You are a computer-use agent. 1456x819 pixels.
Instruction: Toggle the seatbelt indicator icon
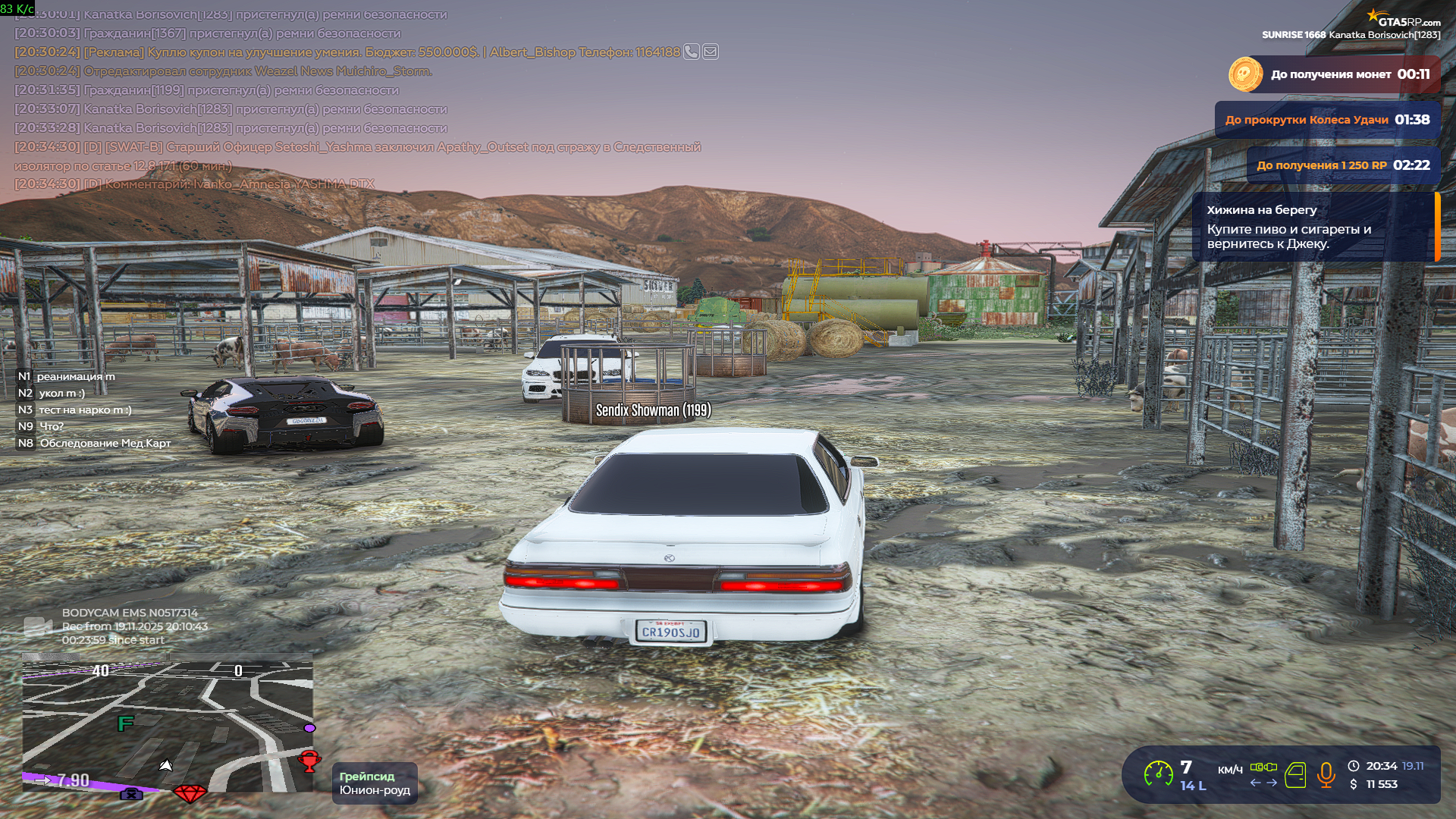click(1263, 767)
